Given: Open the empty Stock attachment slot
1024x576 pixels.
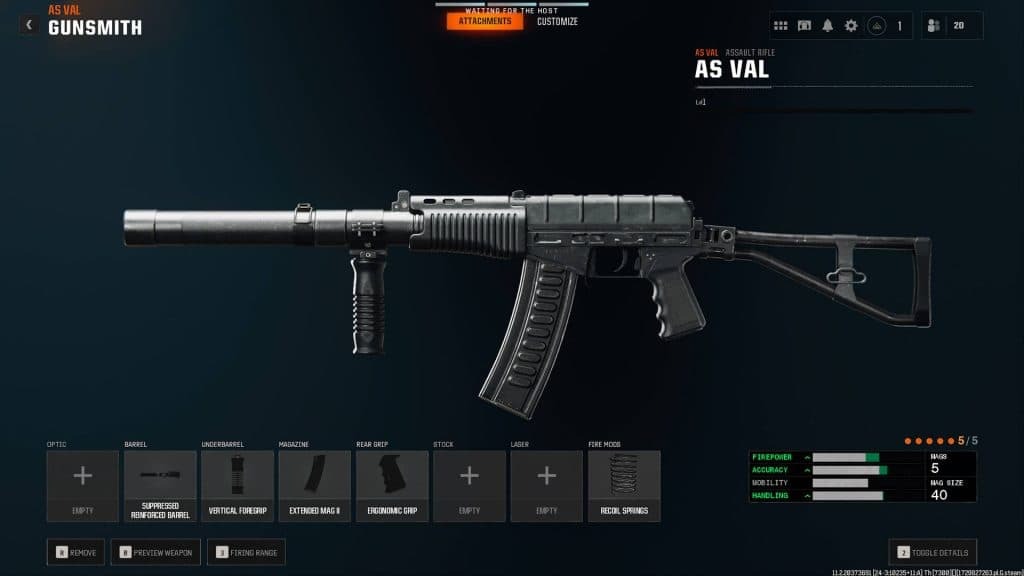Looking at the screenshot, I should pos(469,486).
